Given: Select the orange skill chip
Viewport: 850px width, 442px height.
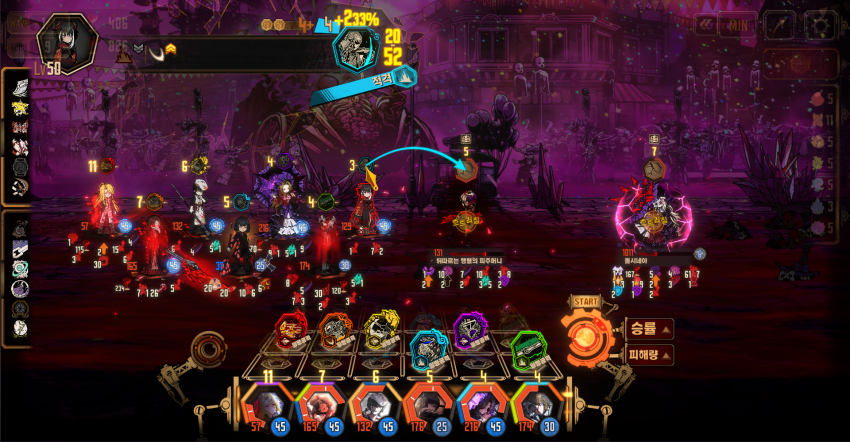Looking at the screenshot, I should (x=336, y=331).
